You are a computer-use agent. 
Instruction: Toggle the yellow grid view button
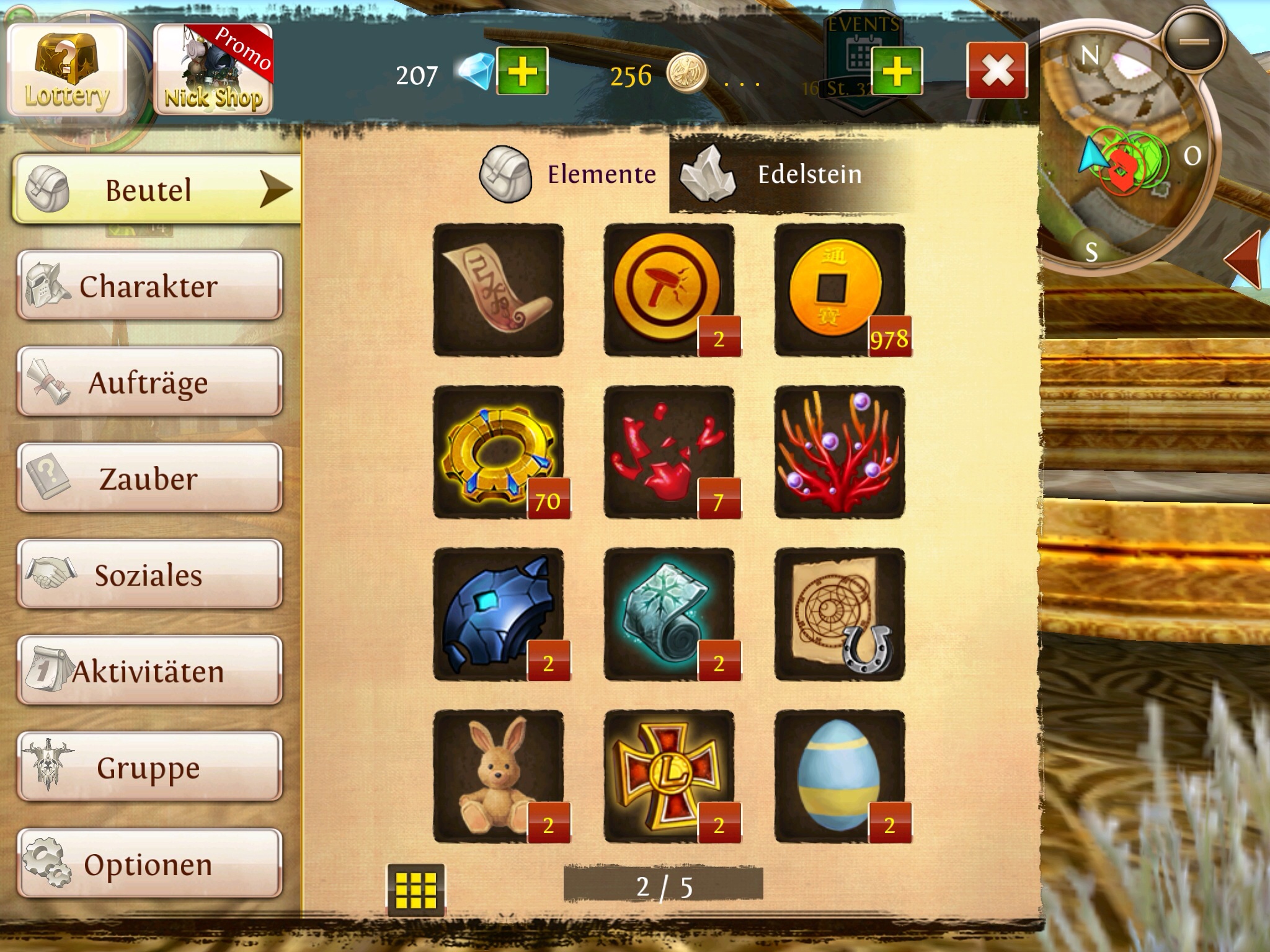coord(415,889)
